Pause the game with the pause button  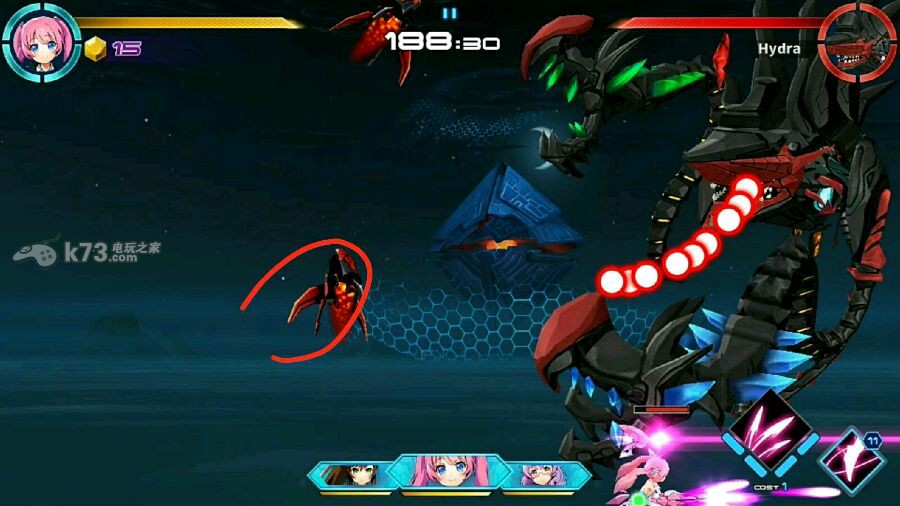click(x=449, y=13)
